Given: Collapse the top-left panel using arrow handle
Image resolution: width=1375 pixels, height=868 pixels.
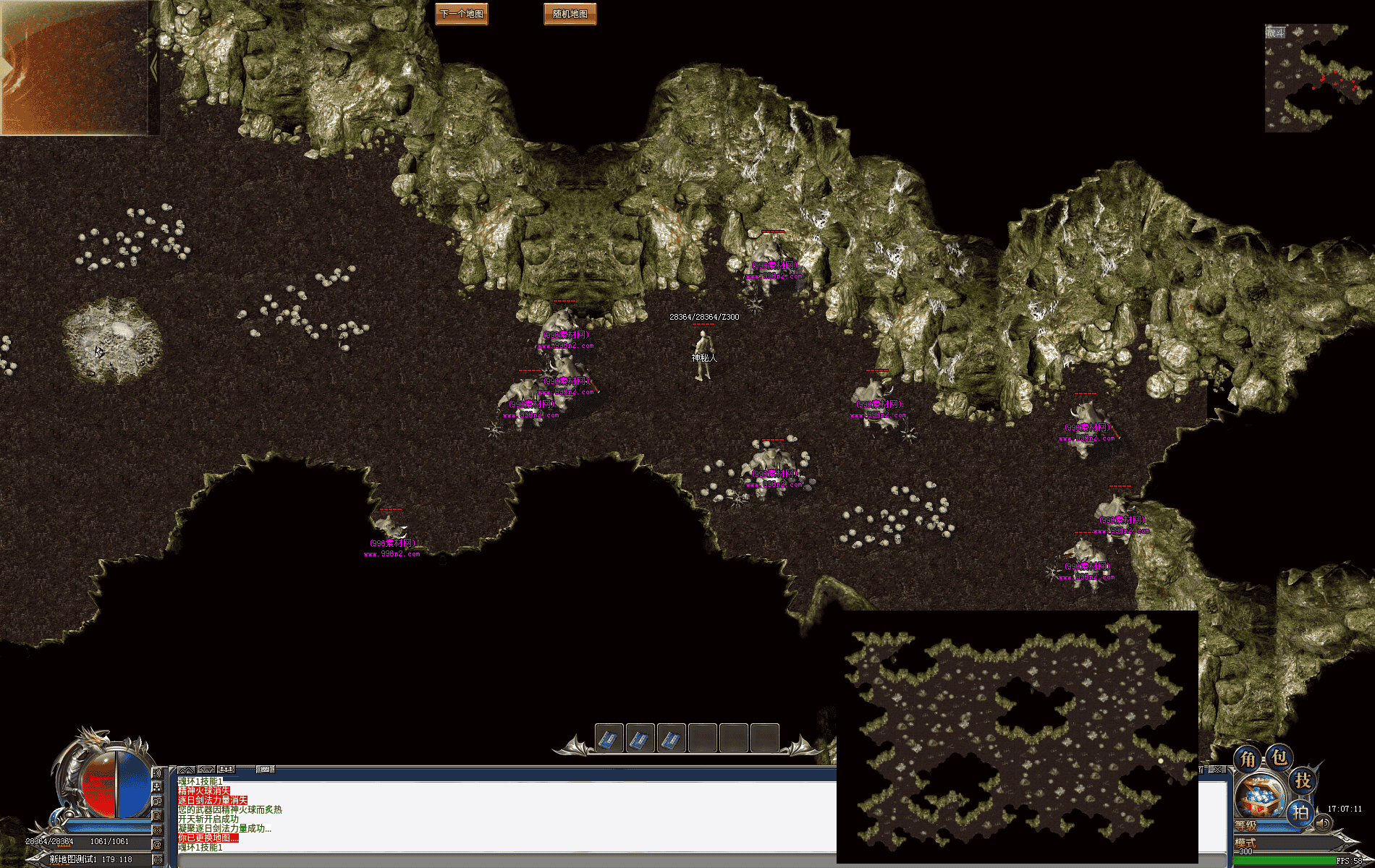Looking at the screenshot, I should coord(154,67).
